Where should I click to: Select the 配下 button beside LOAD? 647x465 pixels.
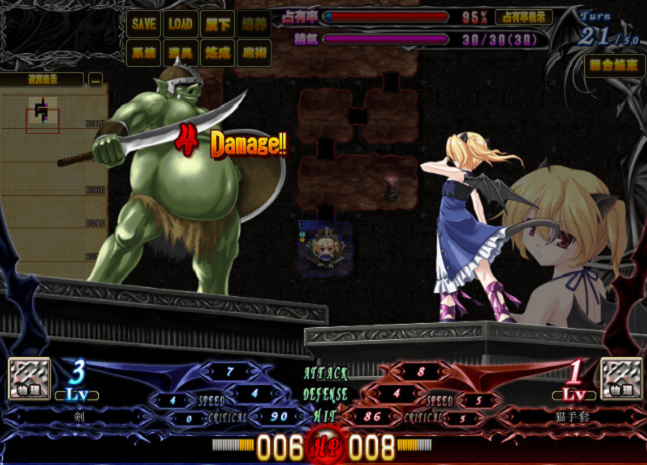216,24
